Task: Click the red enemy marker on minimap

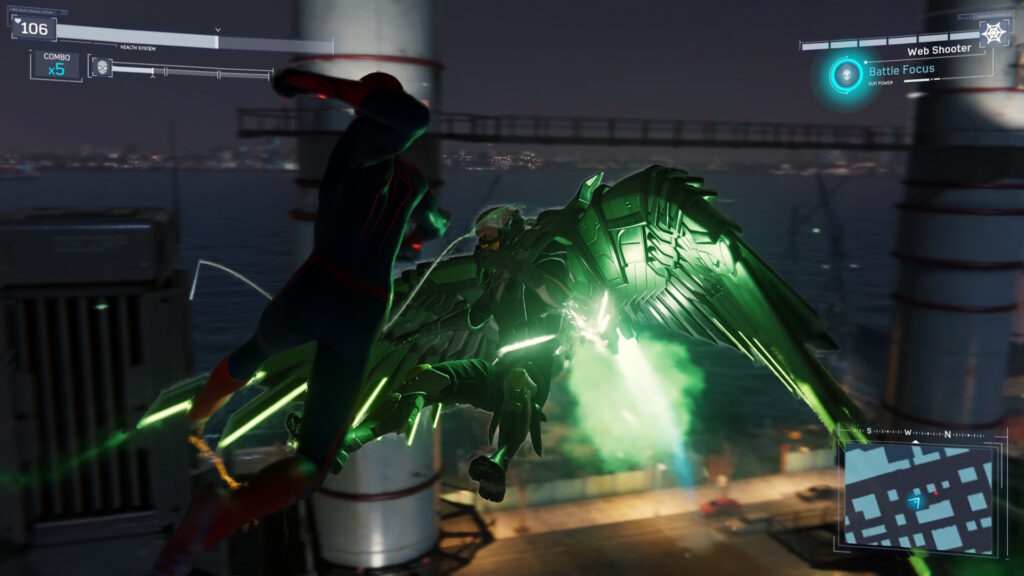Action: [x=934, y=493]
